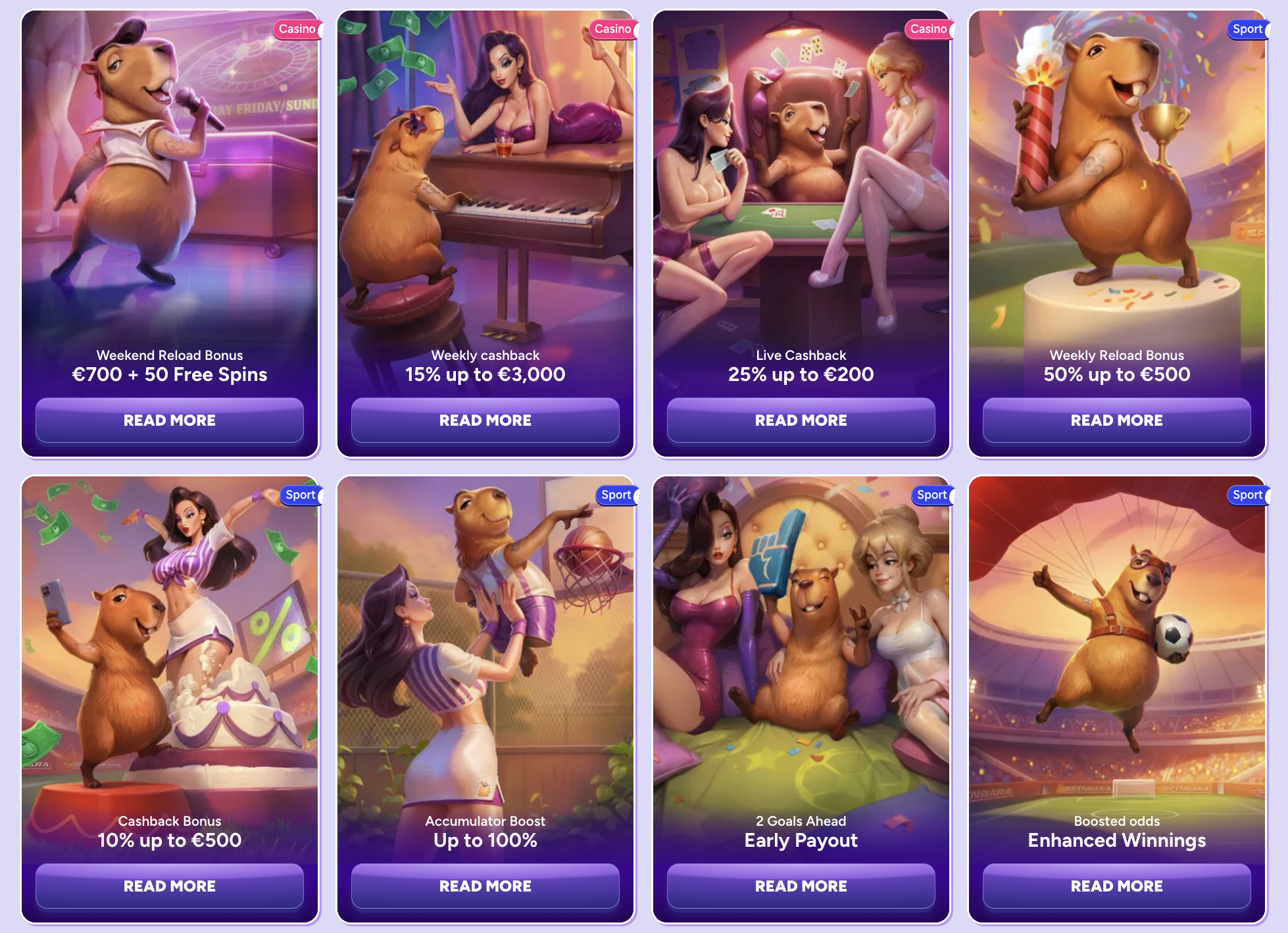Select the Sport badge on Weekly Reload Bonus card

1245,29
